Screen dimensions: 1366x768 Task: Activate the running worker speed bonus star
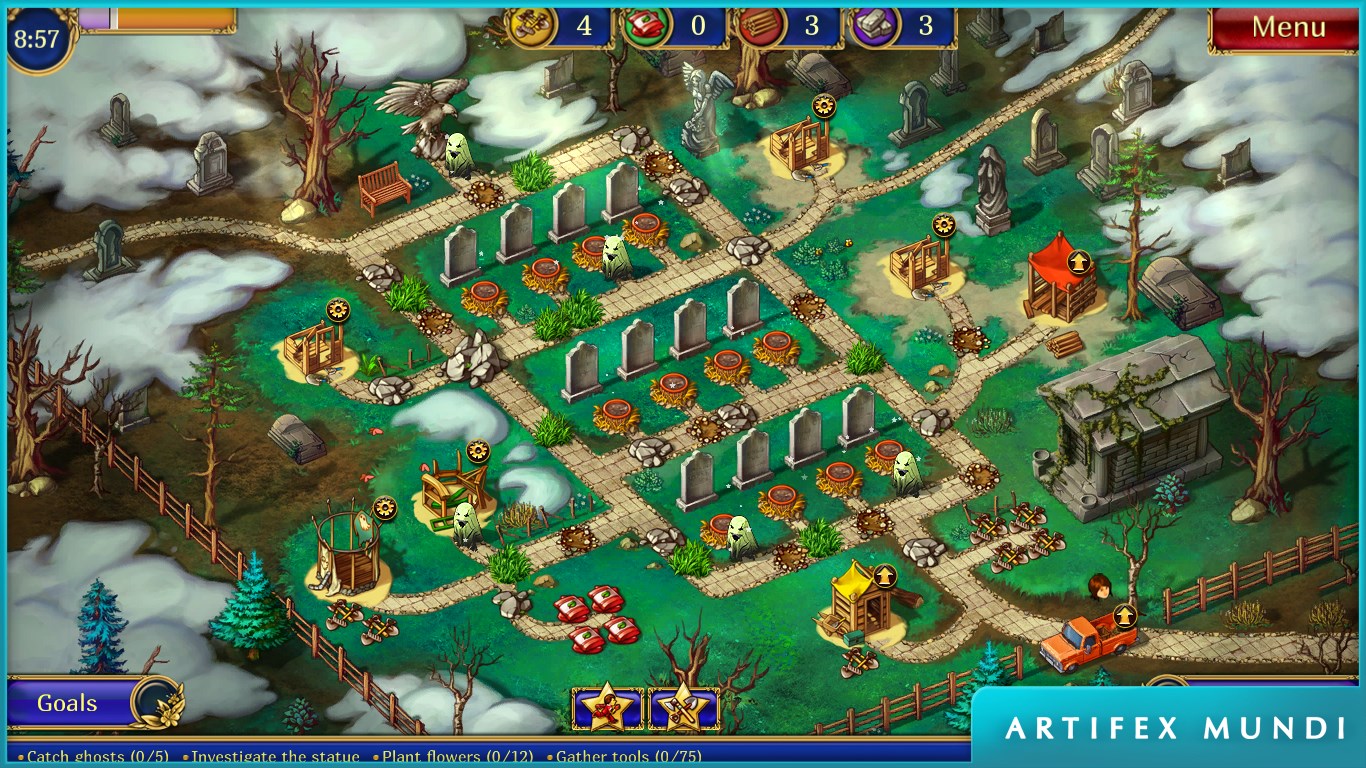(x=607, y=708)
